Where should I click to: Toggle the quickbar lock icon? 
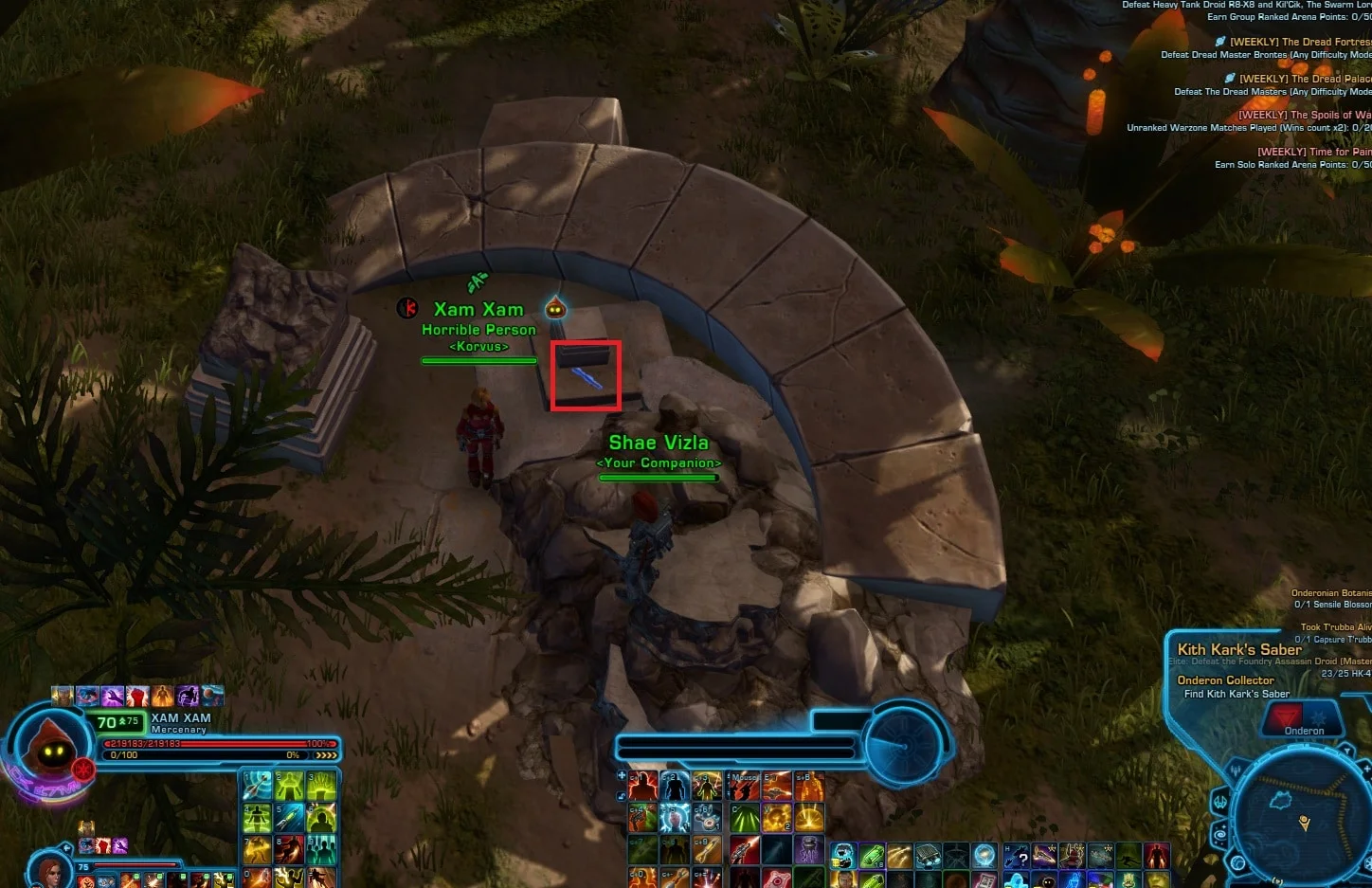coord(622,796)
